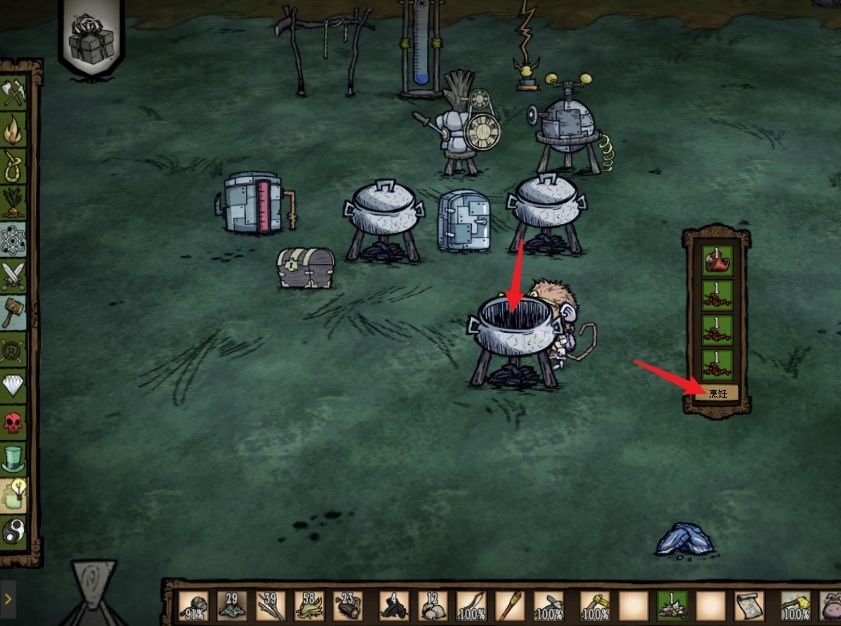
Task: Open the gift box icon at top
Action: point(91,40)
